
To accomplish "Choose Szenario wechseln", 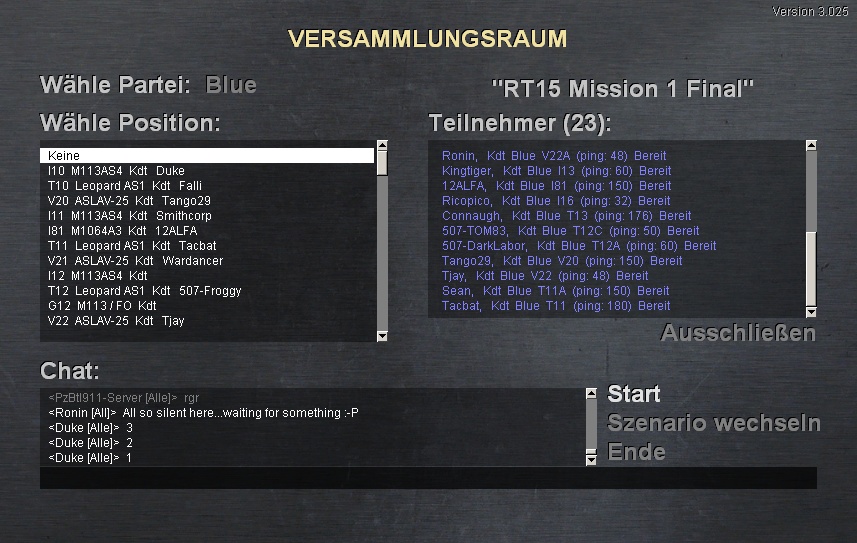I will pos(713,423).
